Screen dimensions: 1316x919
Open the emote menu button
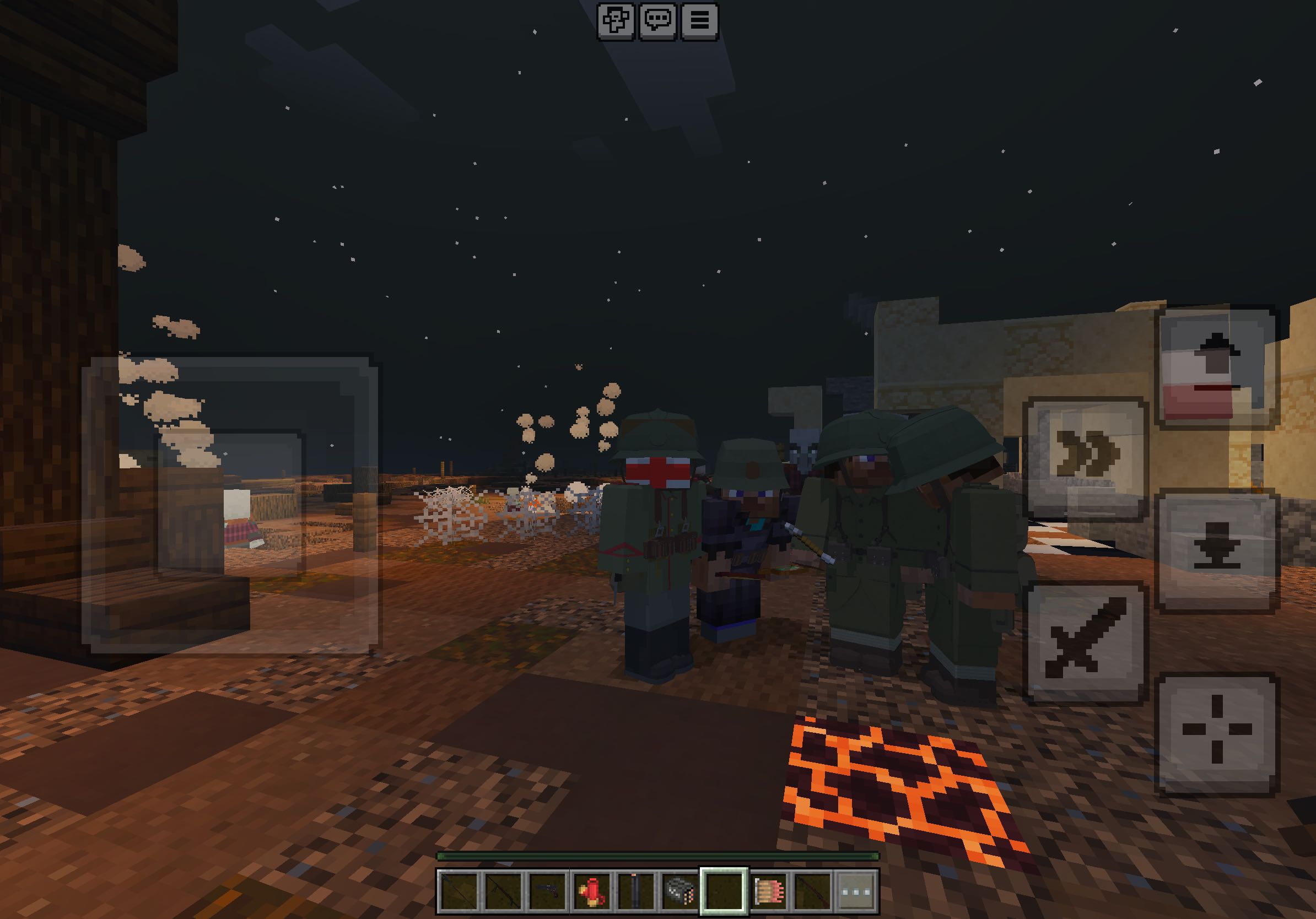(x=616, y=21)
